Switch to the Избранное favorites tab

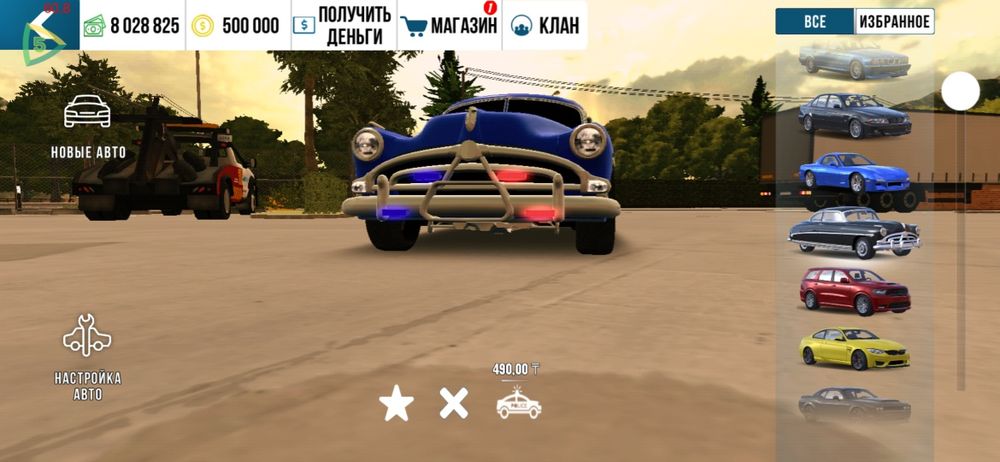(894, 21)
